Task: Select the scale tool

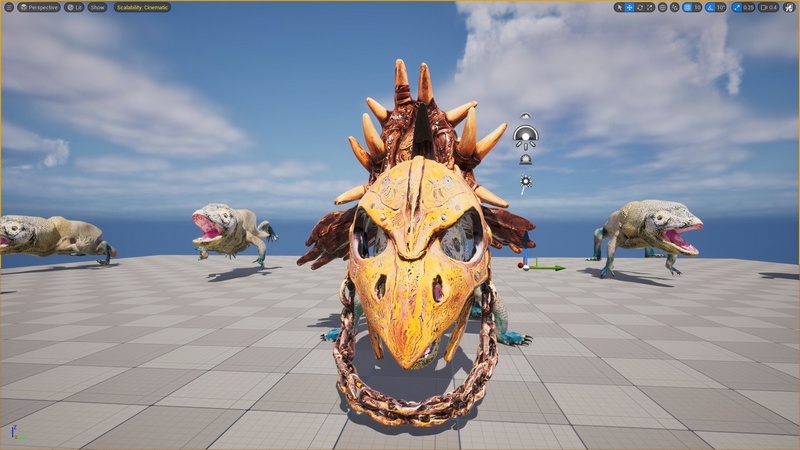Action: tap(652, 7)
